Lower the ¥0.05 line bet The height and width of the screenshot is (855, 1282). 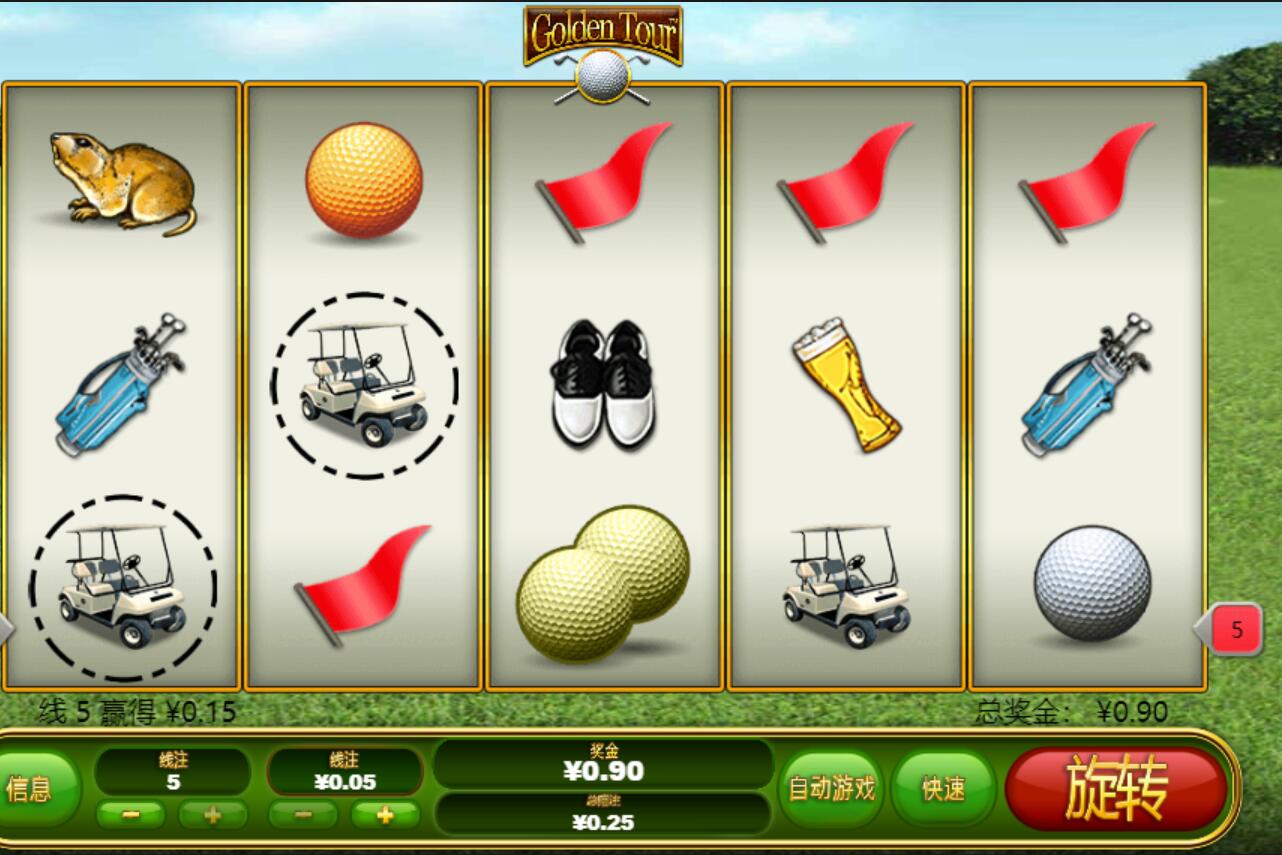[303, 815]
